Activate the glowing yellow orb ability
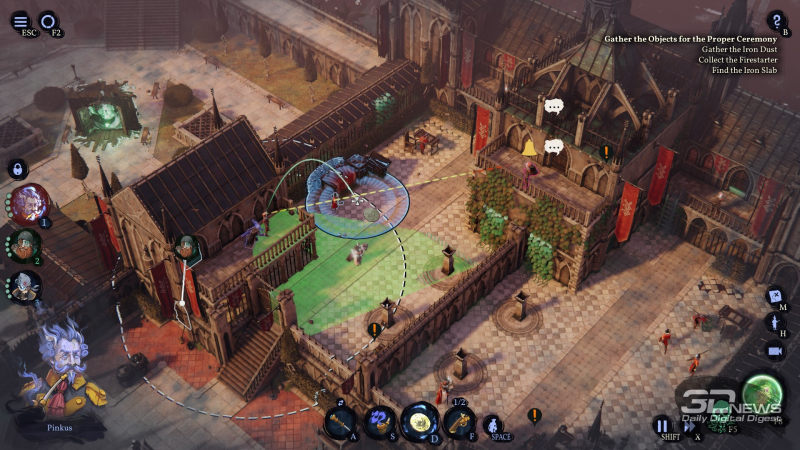 click(x=419, y=420)
